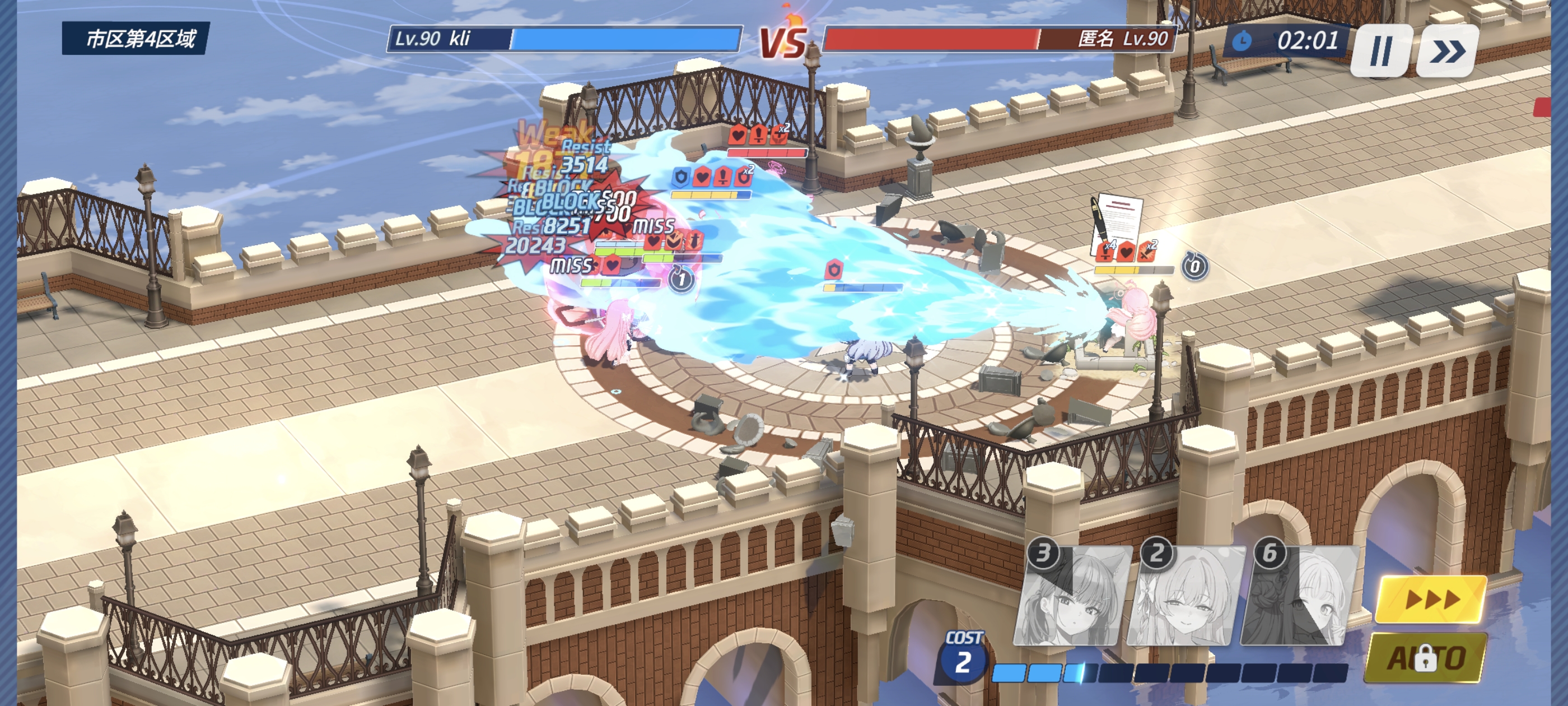Toggle the triple-arrow battle speed button
This screenshot has width=1568, height=706.
tap(1430, 600)
